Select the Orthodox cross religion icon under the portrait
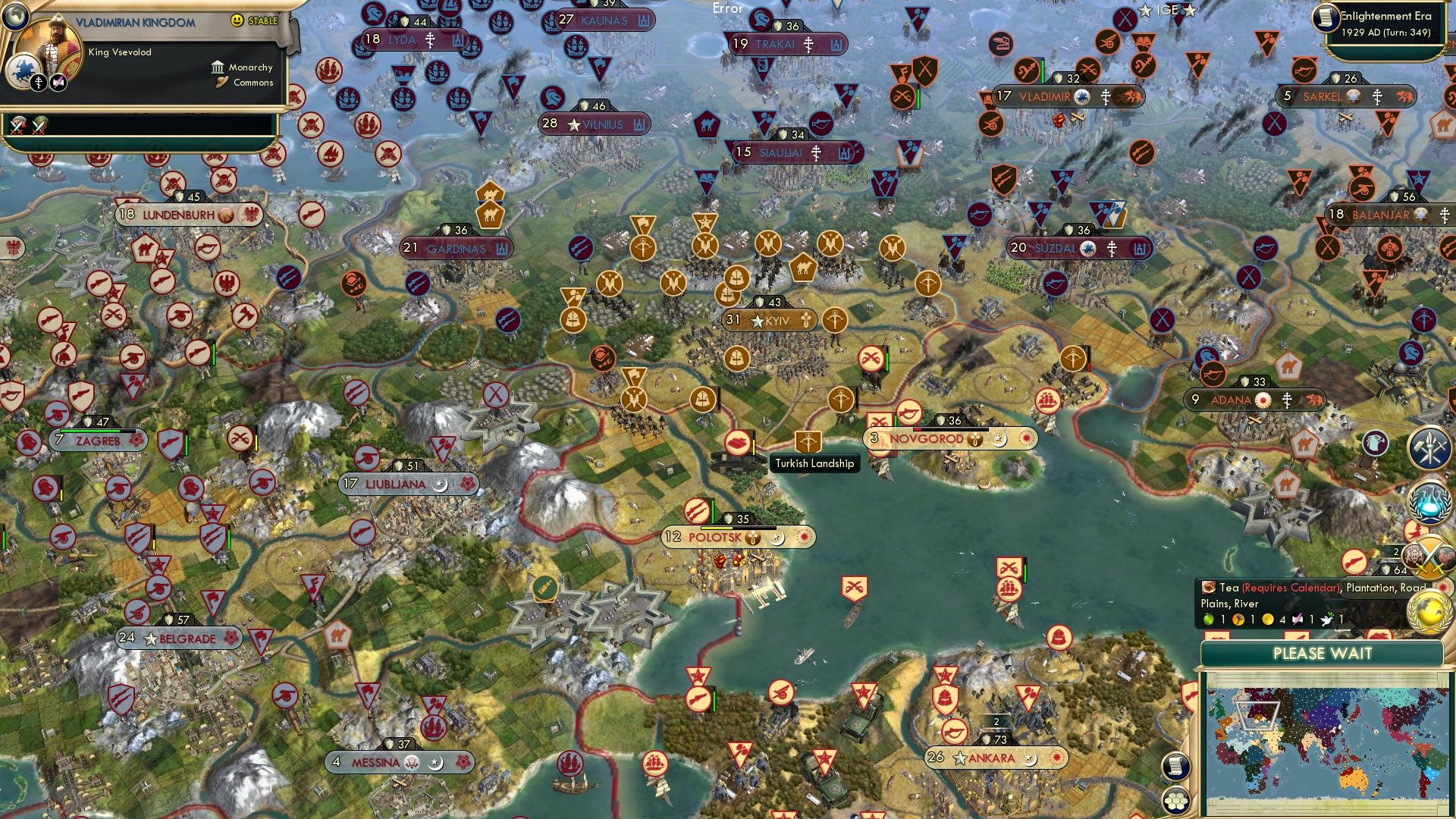The width and height of the screenshot is (1456, 819). tap(38, 82)
